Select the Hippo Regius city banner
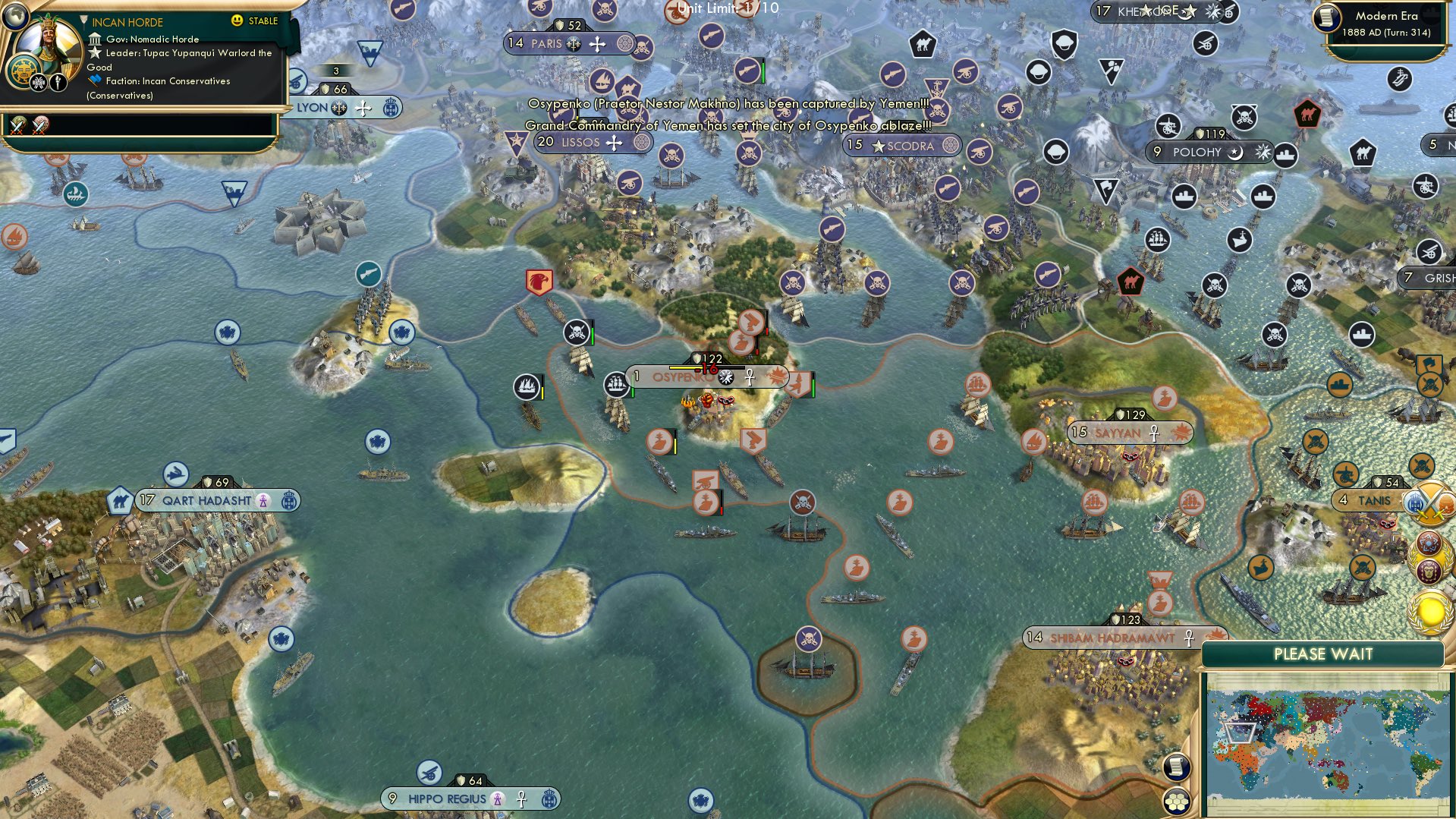Image resolution: width=1456 pixels, height=819 pixels. [x=447, y=799]
